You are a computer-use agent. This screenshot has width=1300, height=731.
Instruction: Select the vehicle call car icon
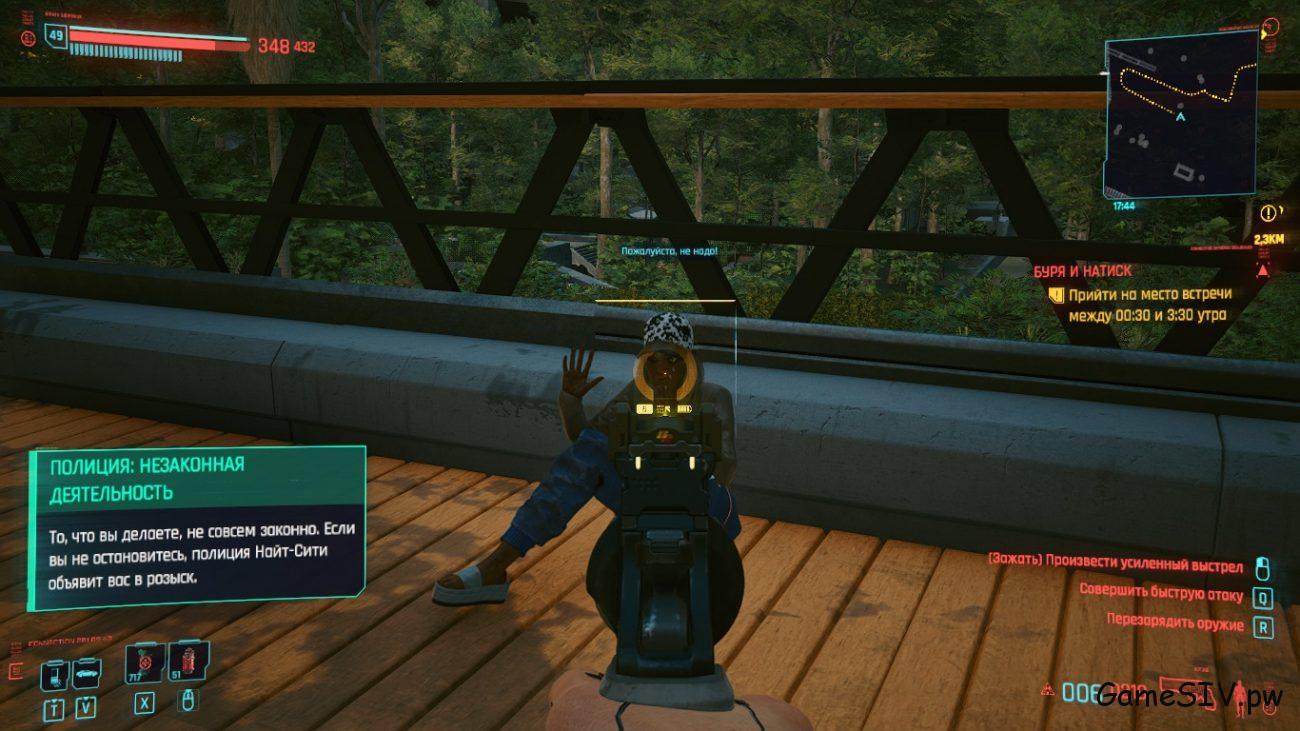86,672
